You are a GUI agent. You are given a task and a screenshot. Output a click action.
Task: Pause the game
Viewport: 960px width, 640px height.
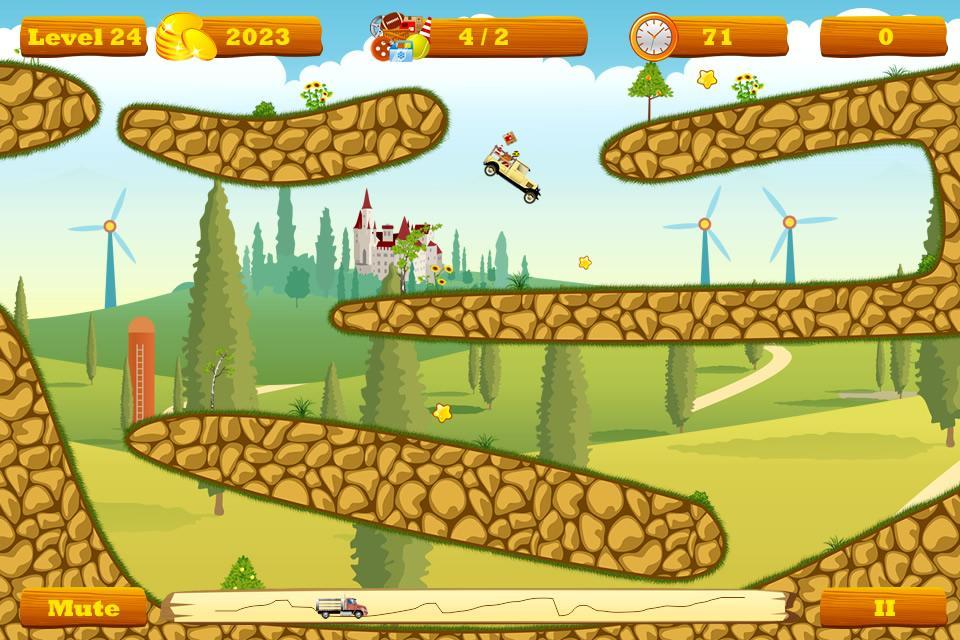point(883,608)
